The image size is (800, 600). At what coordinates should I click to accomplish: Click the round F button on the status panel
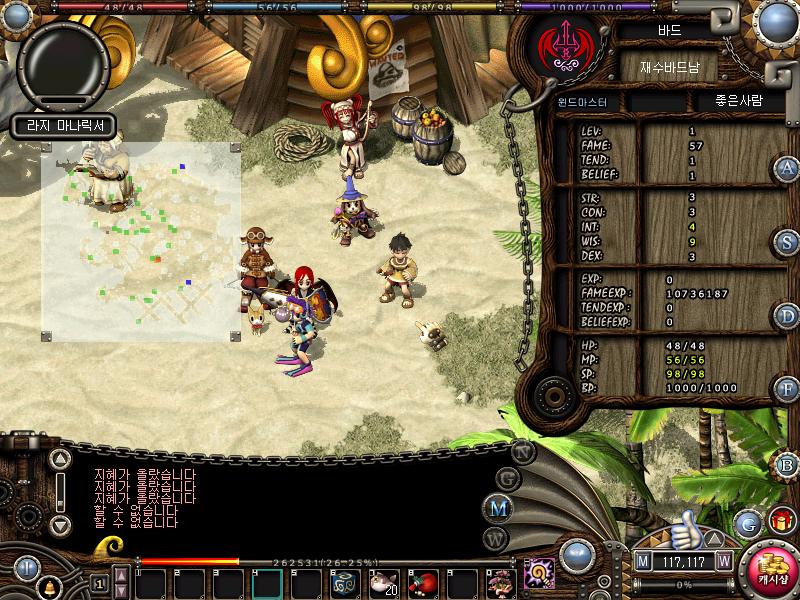[x=788, y=388]
